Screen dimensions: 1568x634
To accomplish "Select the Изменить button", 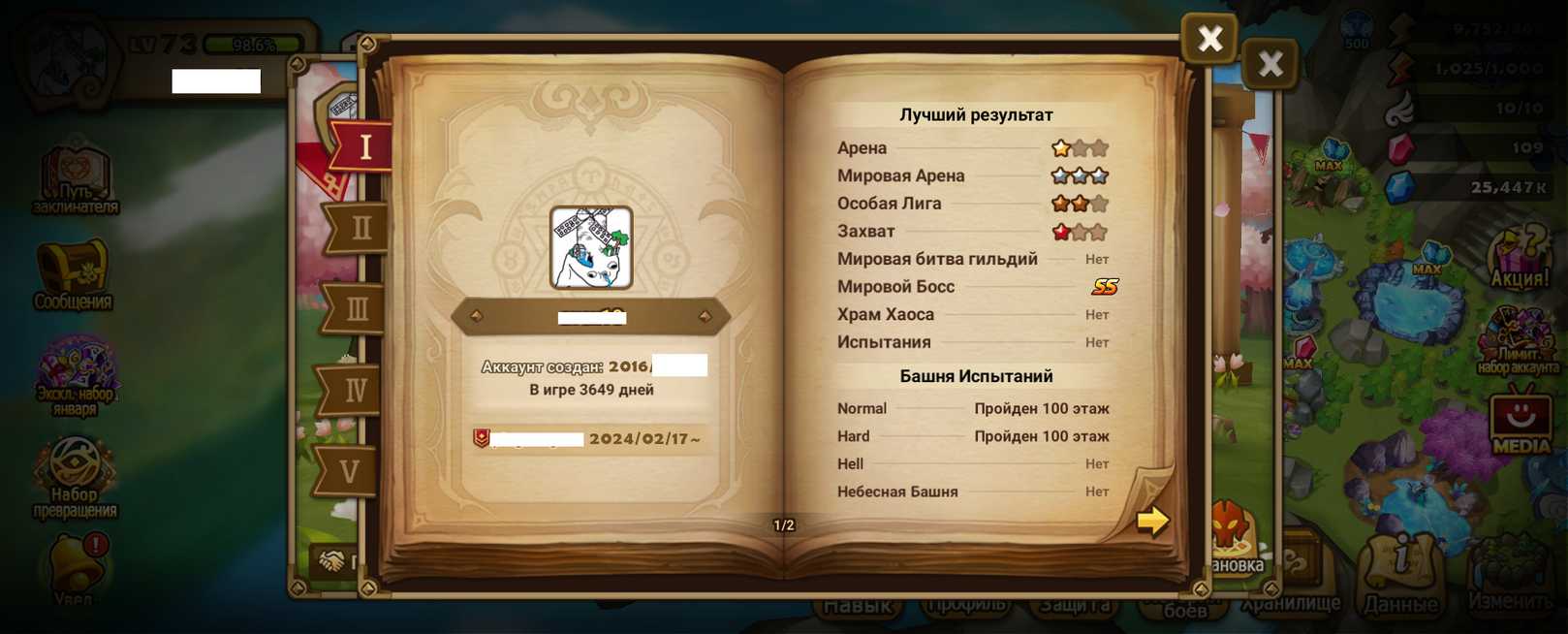I will coord(1510,577).
